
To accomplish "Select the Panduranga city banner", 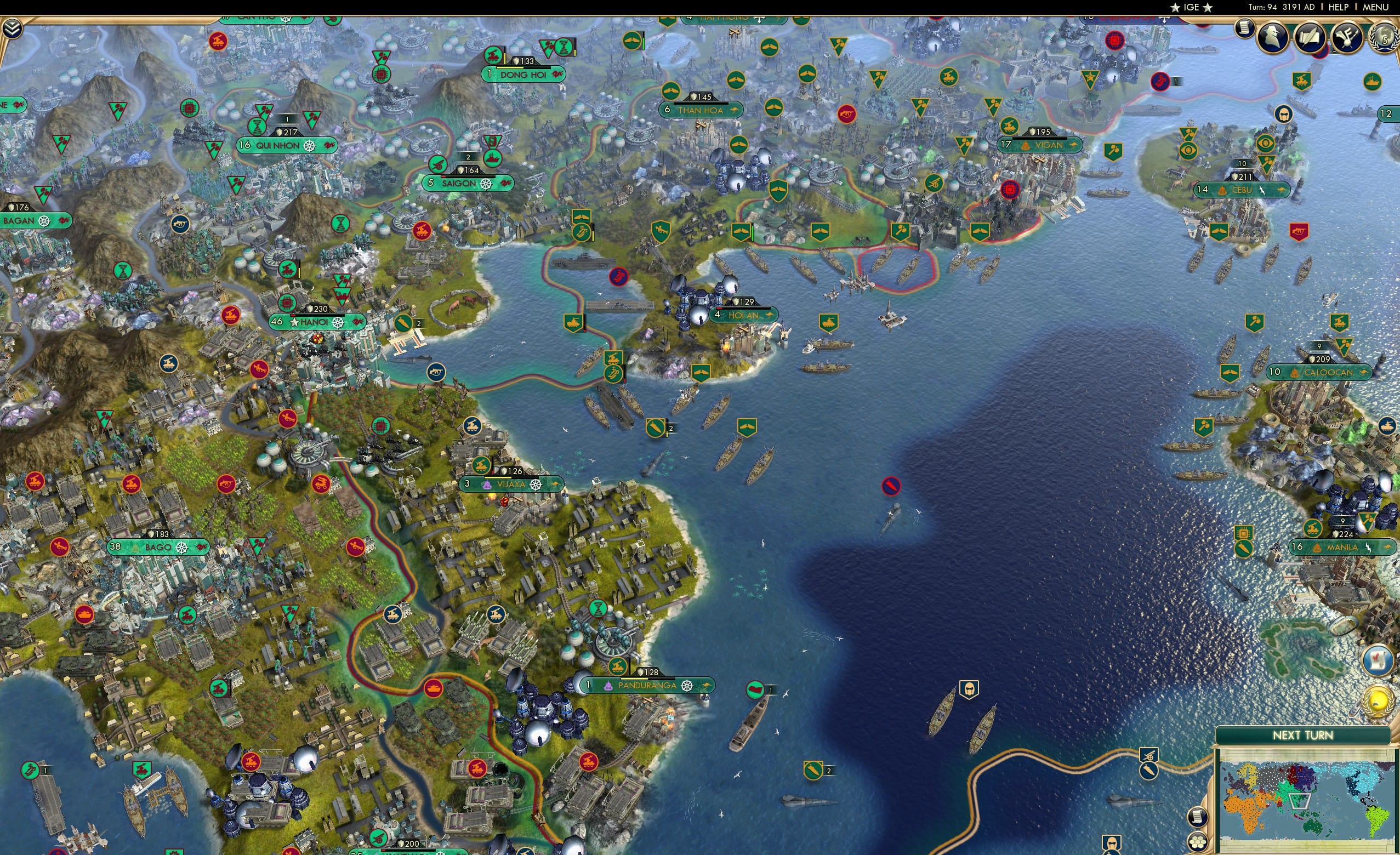I will coord(646,686).
